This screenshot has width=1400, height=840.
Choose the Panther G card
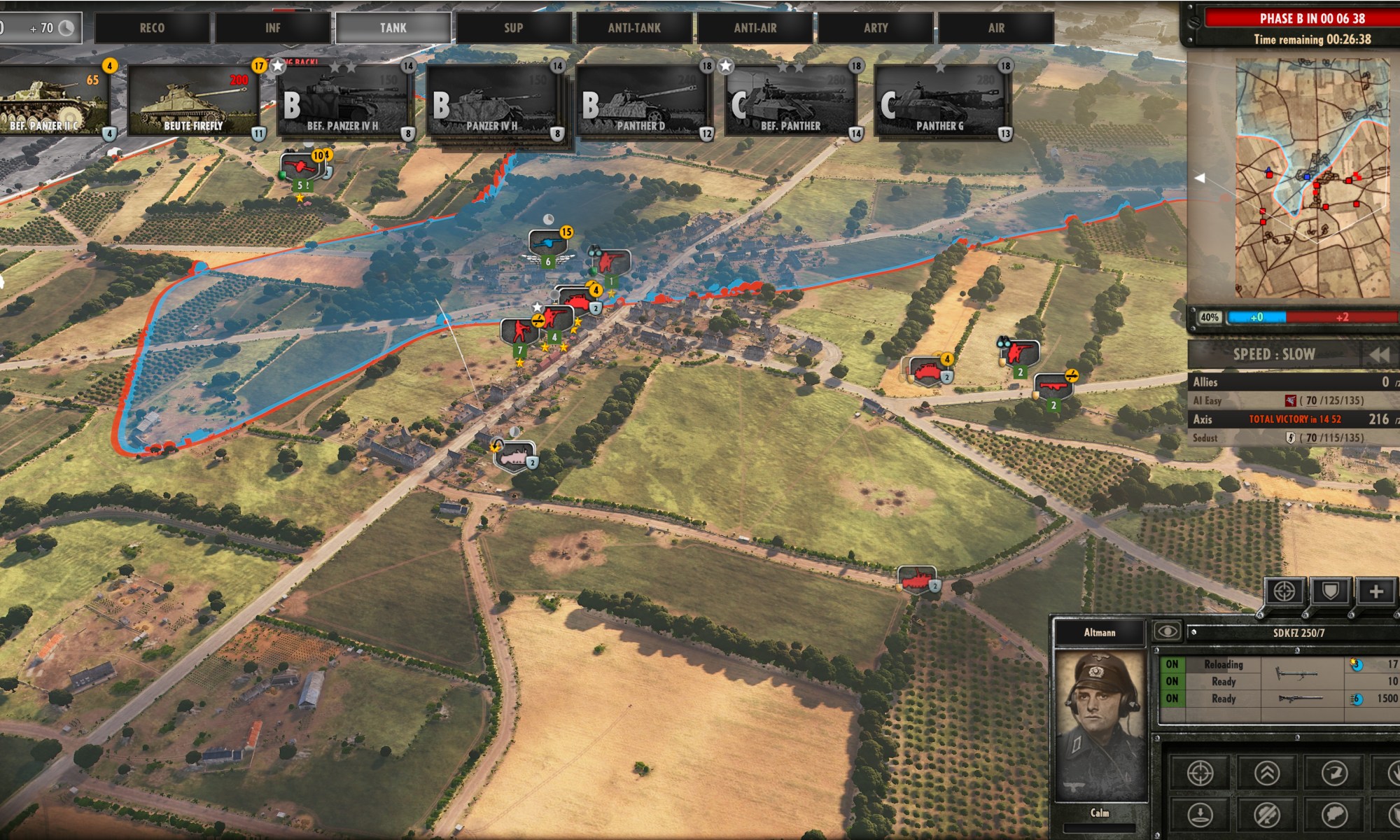[939, 101]
